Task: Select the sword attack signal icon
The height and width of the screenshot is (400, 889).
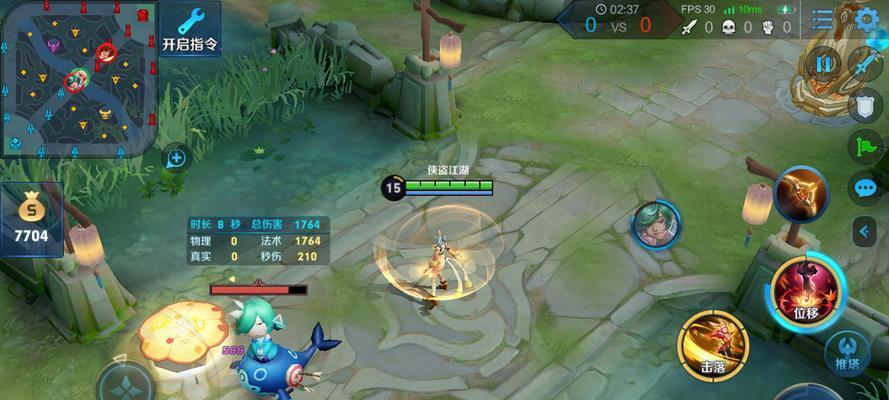Action: click(864, 62)
